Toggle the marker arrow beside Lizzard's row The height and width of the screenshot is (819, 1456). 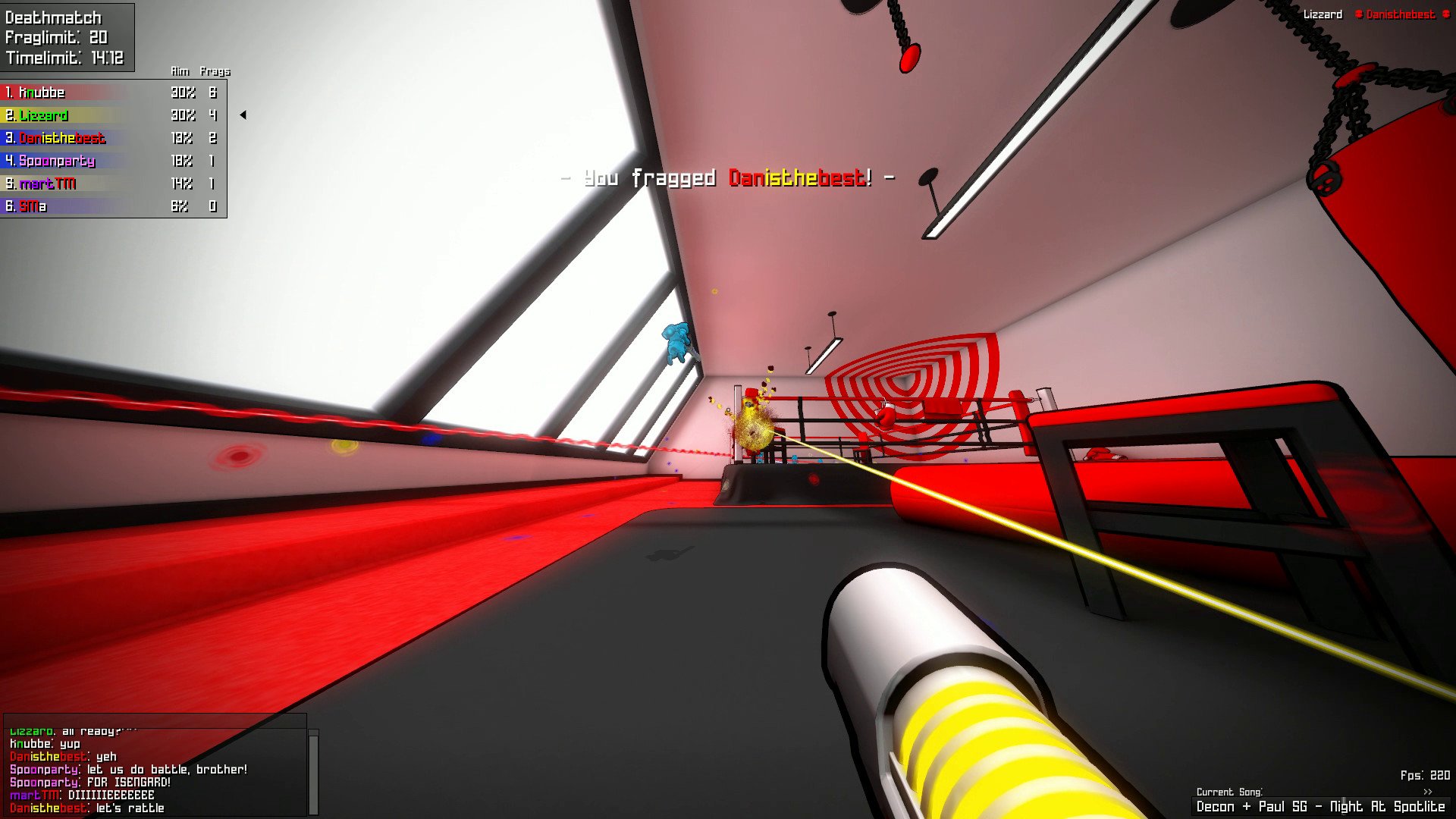[243, 115]
